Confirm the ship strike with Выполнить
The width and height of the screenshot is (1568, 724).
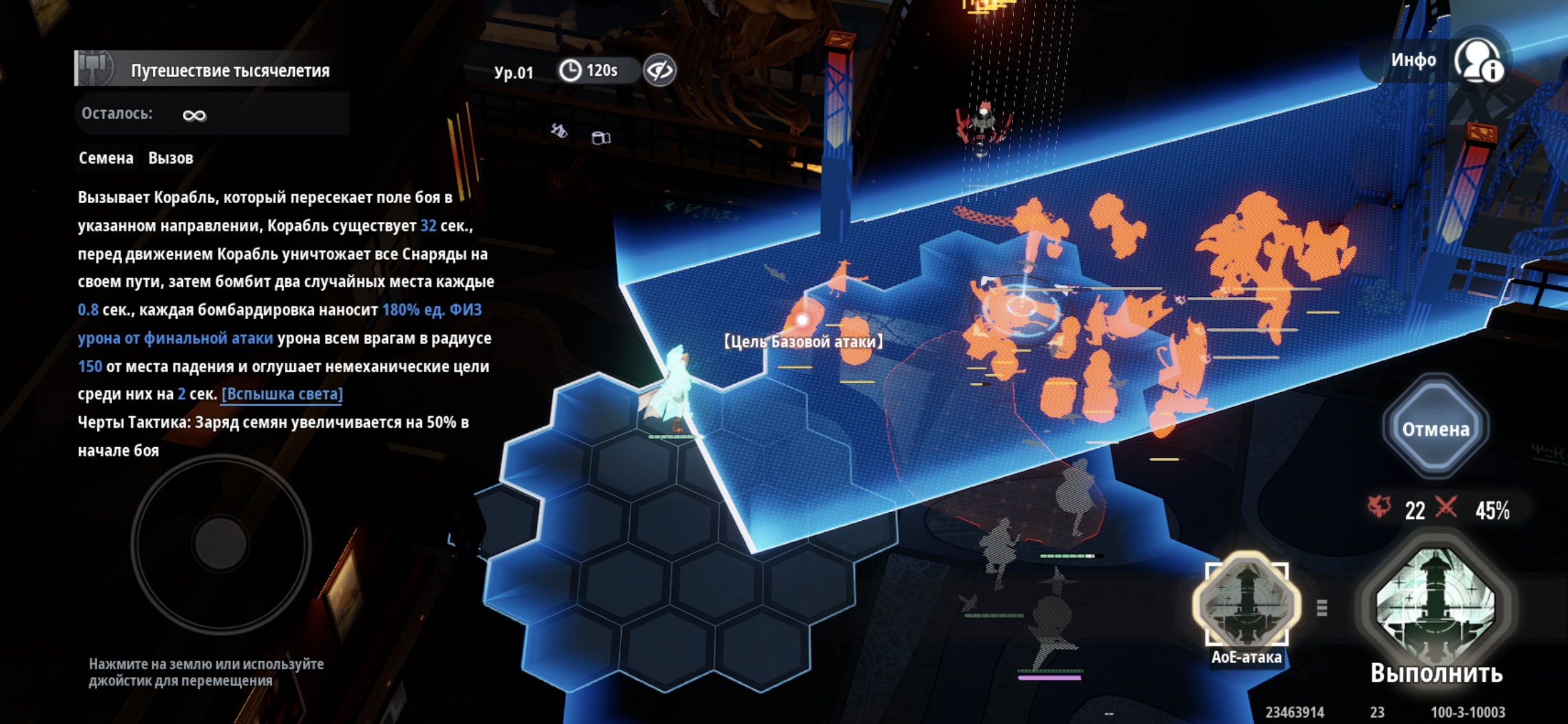1435,608
